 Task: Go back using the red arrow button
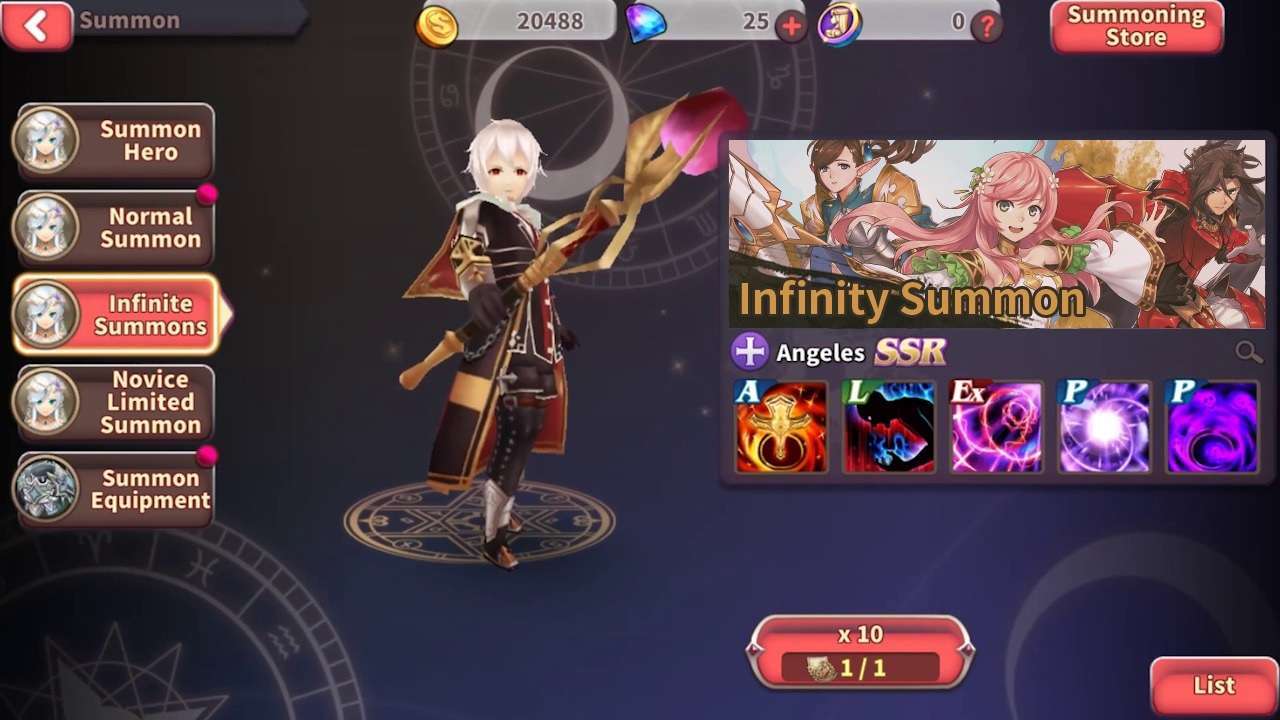click(37, 25)
